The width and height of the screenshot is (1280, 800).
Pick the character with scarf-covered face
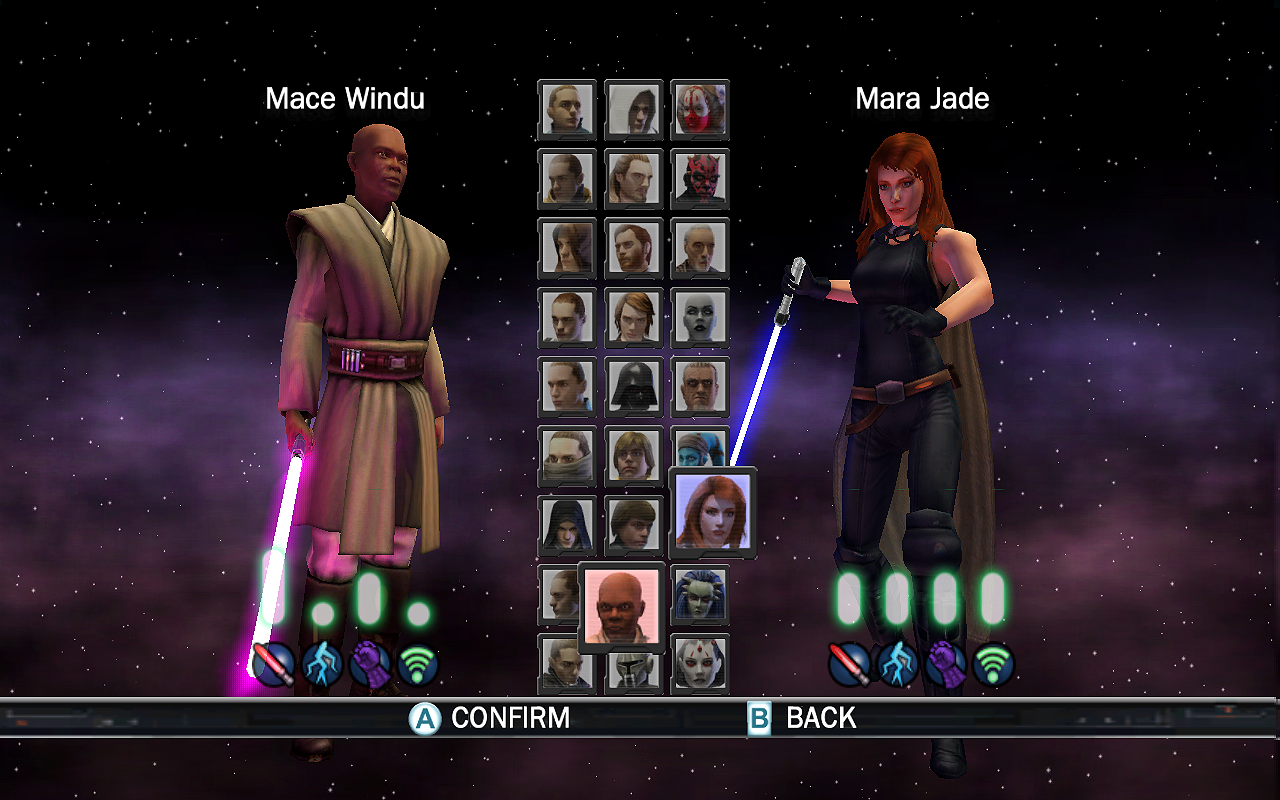click(x=567, y=455)
